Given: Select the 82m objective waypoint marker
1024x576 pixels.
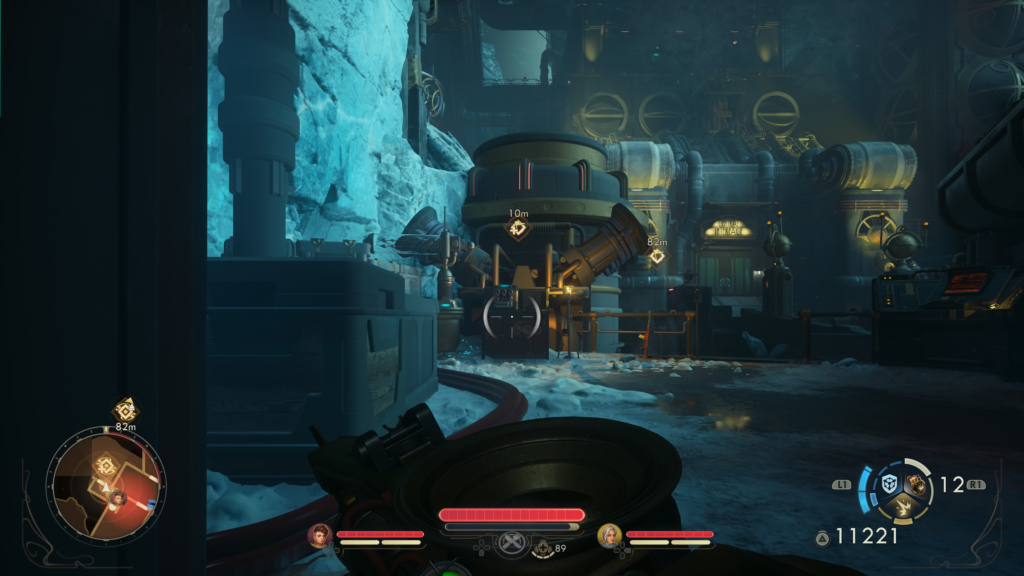Looking at the screenshot, I should pyautogui.click(x=657, y=256).
